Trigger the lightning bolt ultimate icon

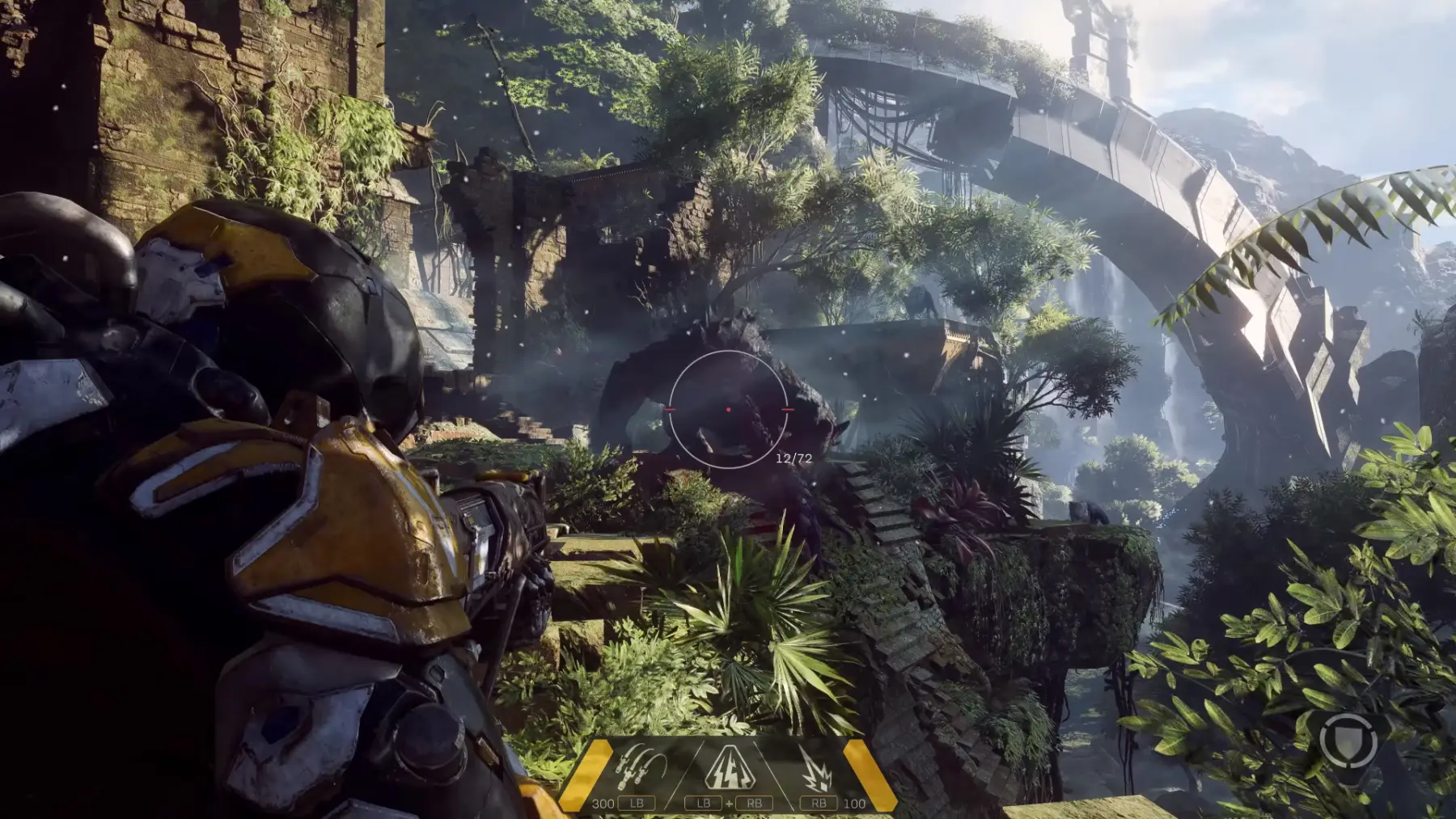tap(727, 767)
